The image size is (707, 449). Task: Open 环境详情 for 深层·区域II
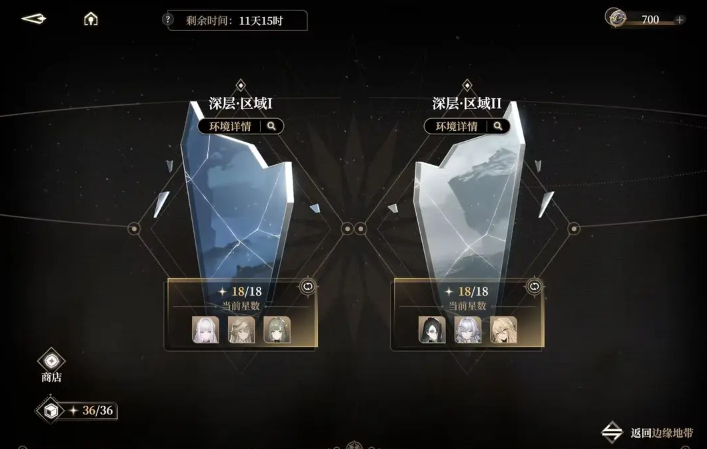pyautogui.click(x=467, y=126)
